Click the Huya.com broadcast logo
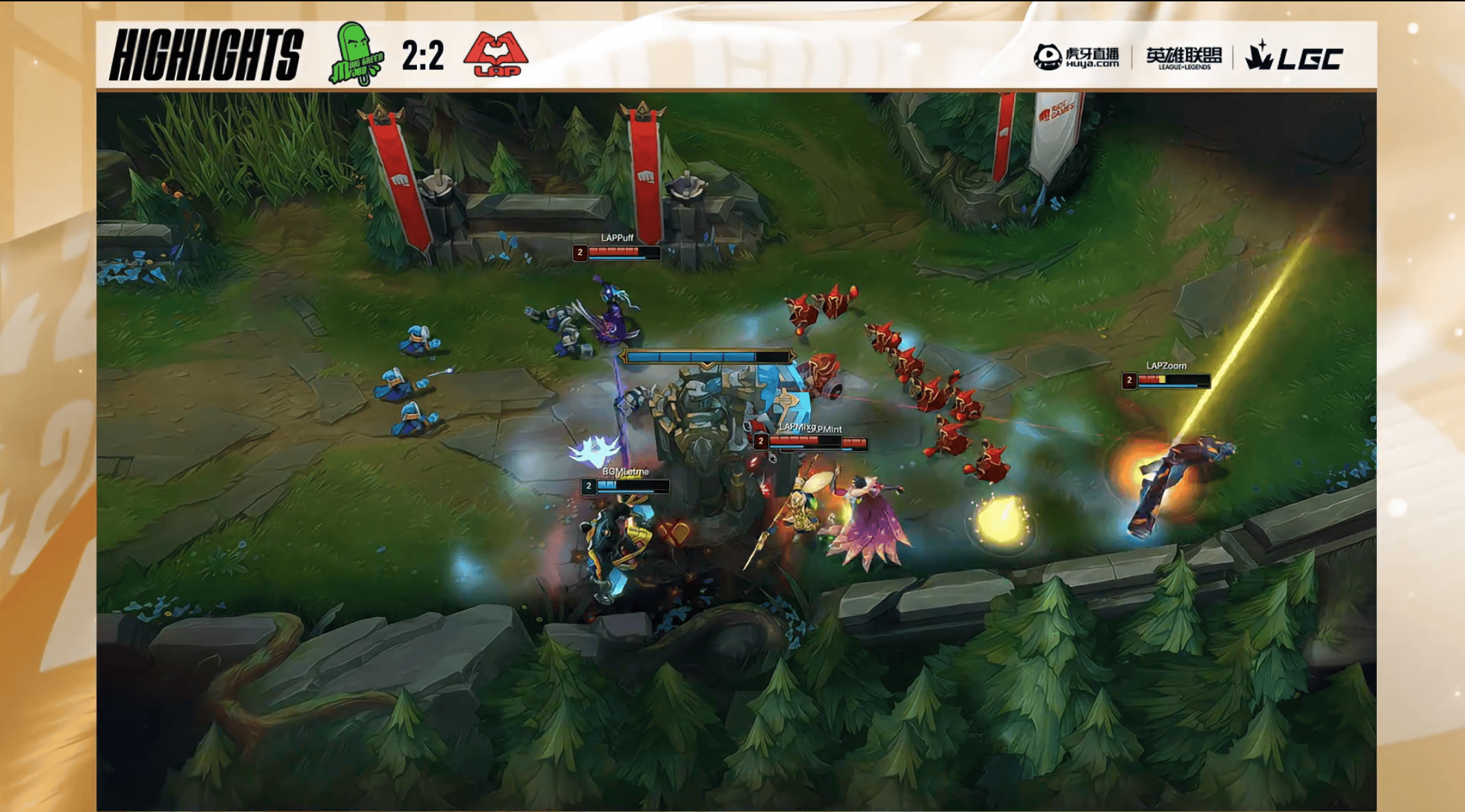The height and width of the screenshot is (812, 1465). (1076, 57)
